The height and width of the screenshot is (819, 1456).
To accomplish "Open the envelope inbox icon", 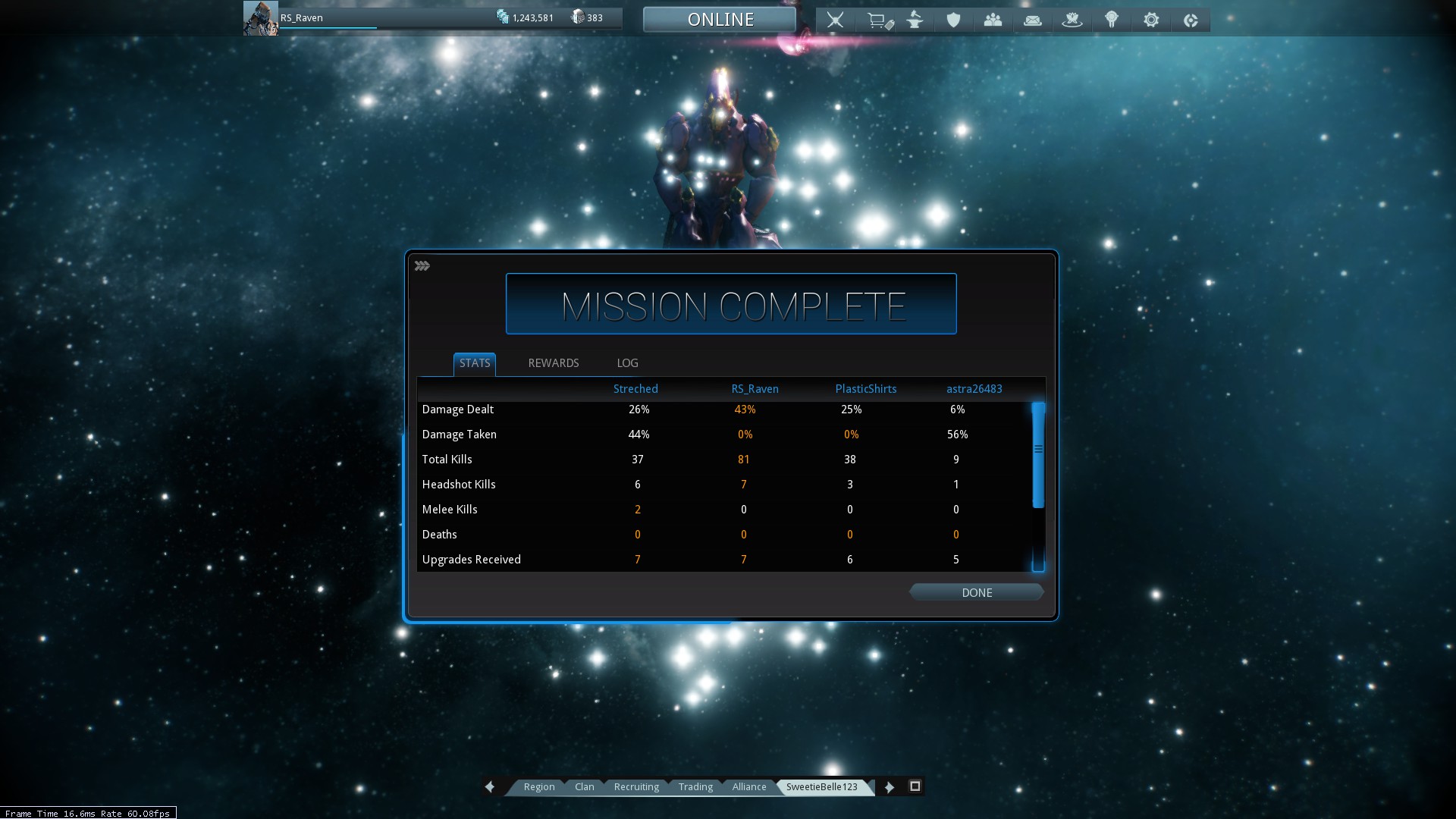I will coord(1032,20).
